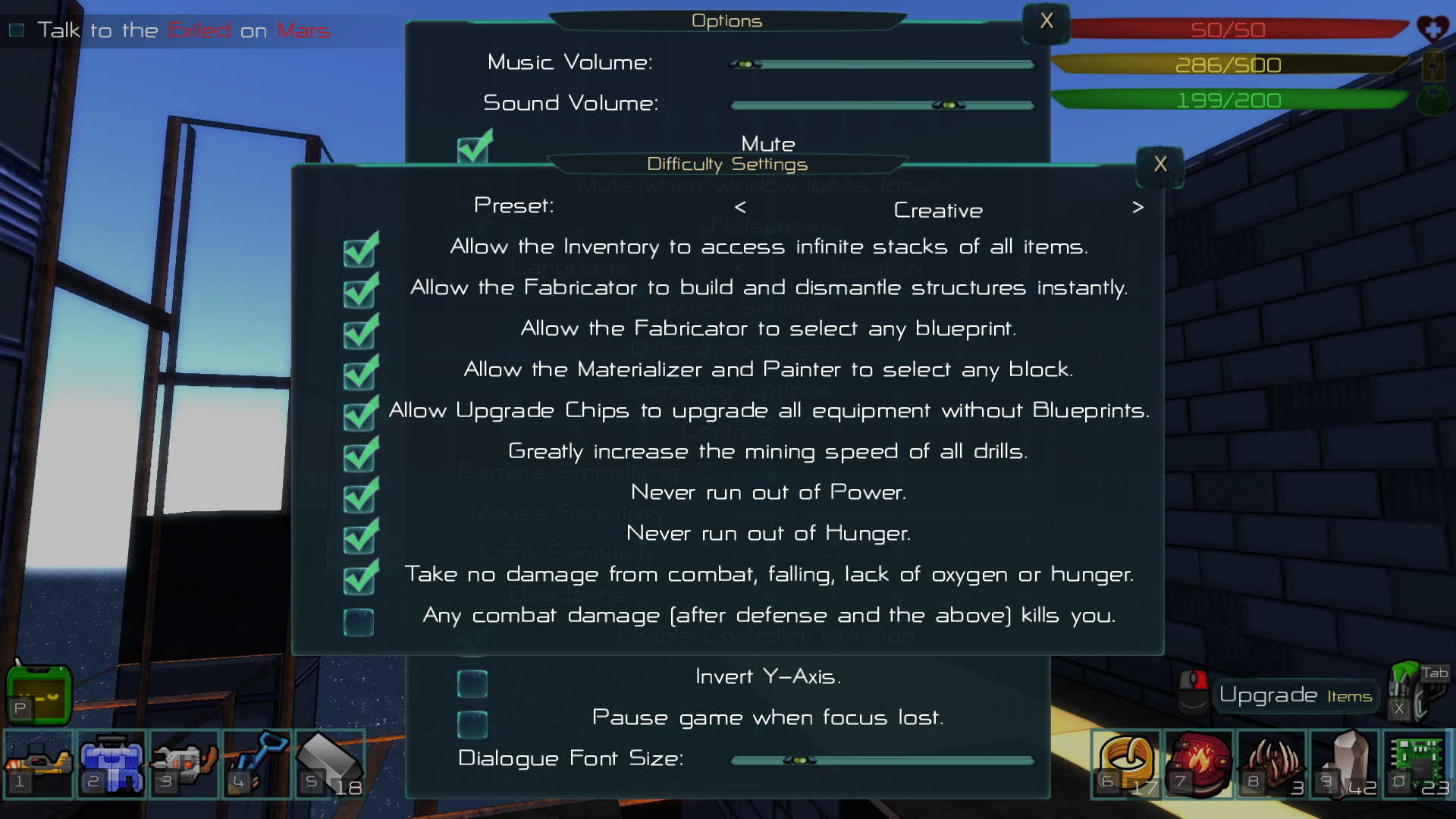Toggle Fabricator select any blueprint checkbox
Viewport: 1456px width, 819px height.
359,333
